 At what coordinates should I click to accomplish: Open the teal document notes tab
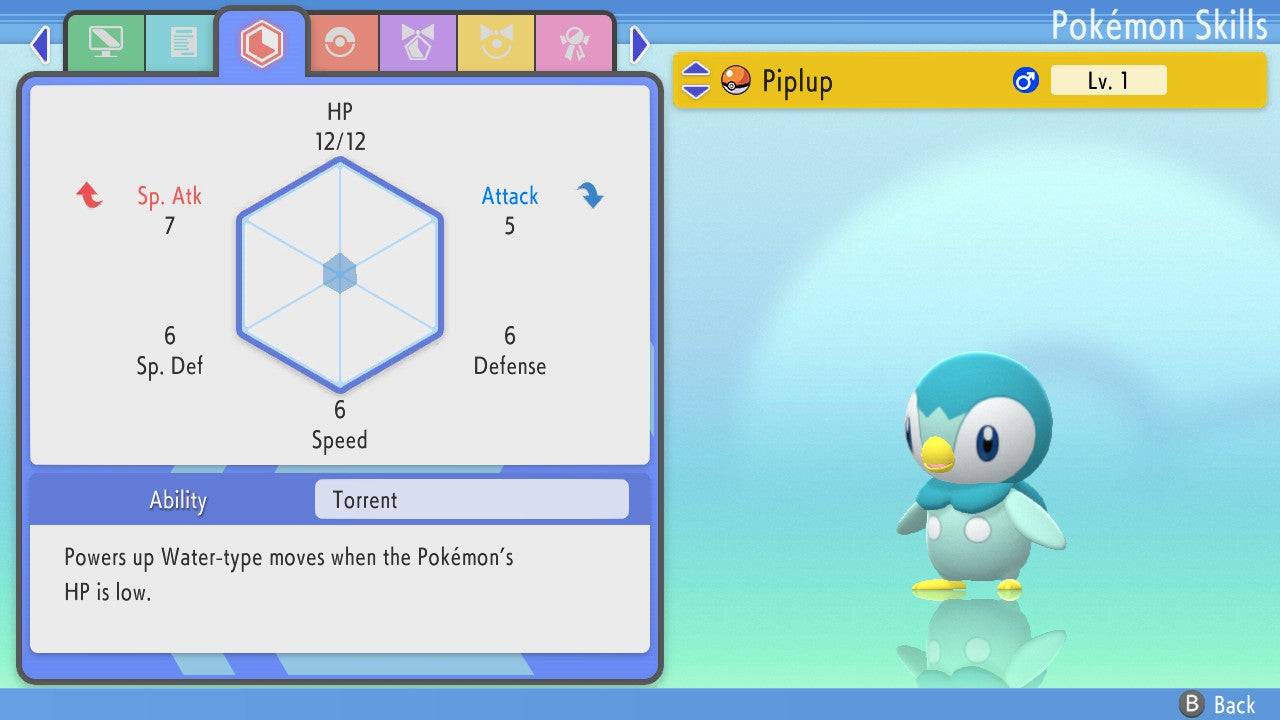coord(183,42)
